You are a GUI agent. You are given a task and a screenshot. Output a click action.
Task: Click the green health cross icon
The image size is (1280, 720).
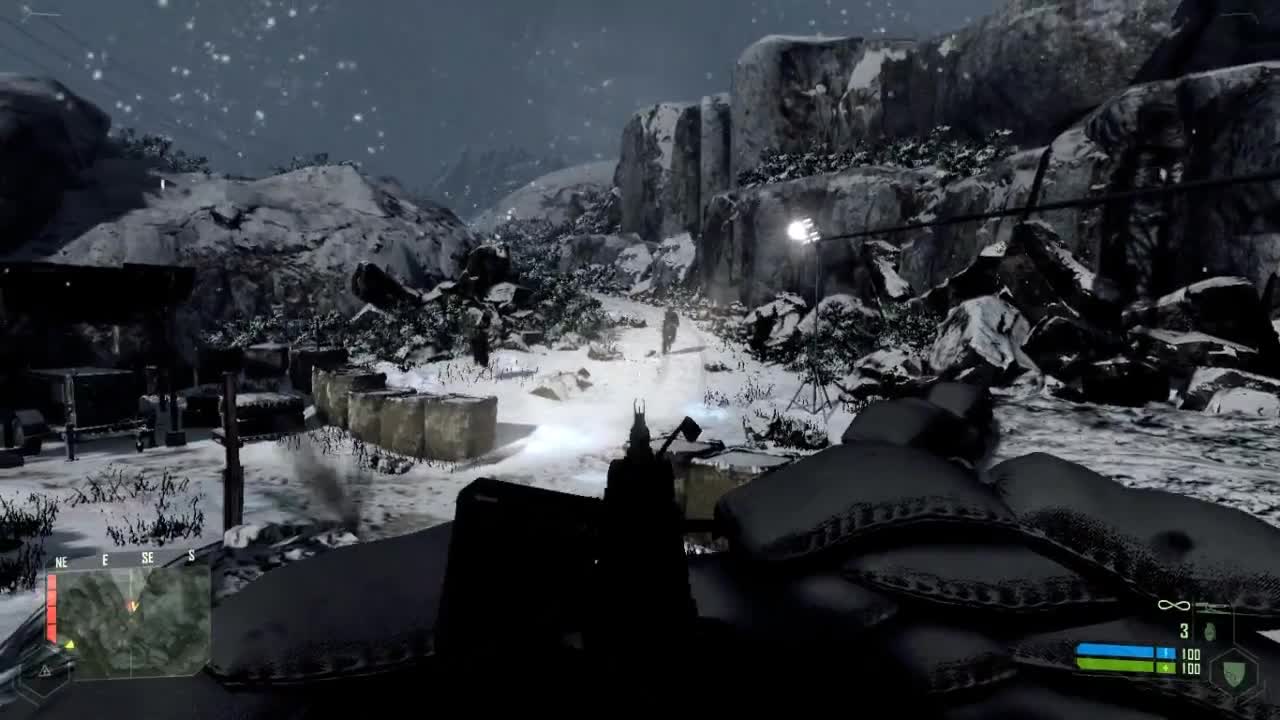1166,667
